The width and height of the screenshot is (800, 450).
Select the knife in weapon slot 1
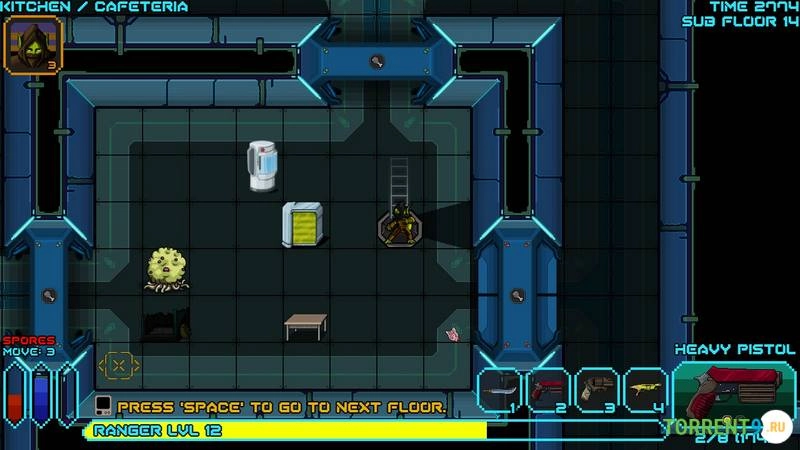coord(500,391)
